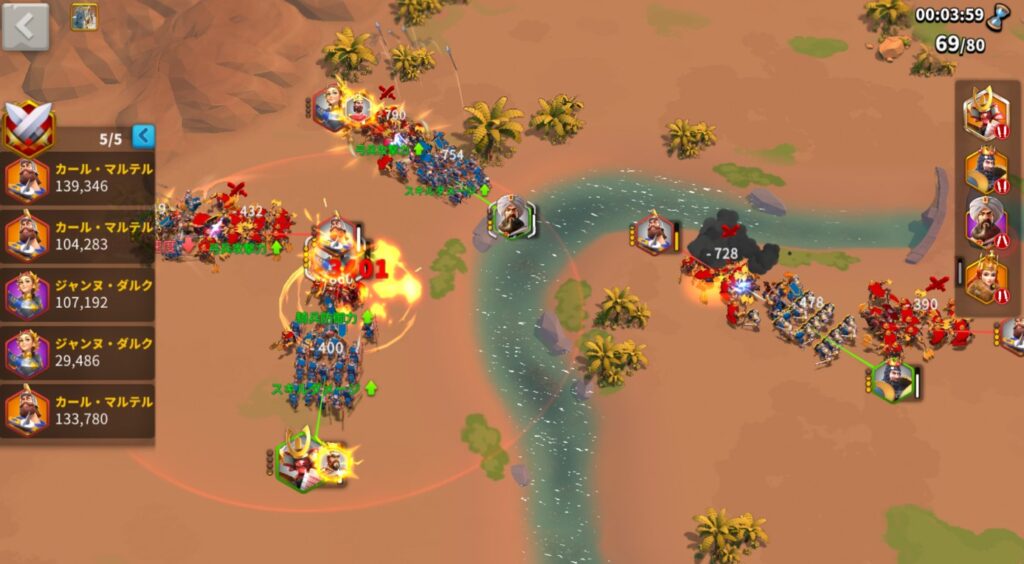Choose the Joan of Arc army with 107,192 troops

point(78,294)
